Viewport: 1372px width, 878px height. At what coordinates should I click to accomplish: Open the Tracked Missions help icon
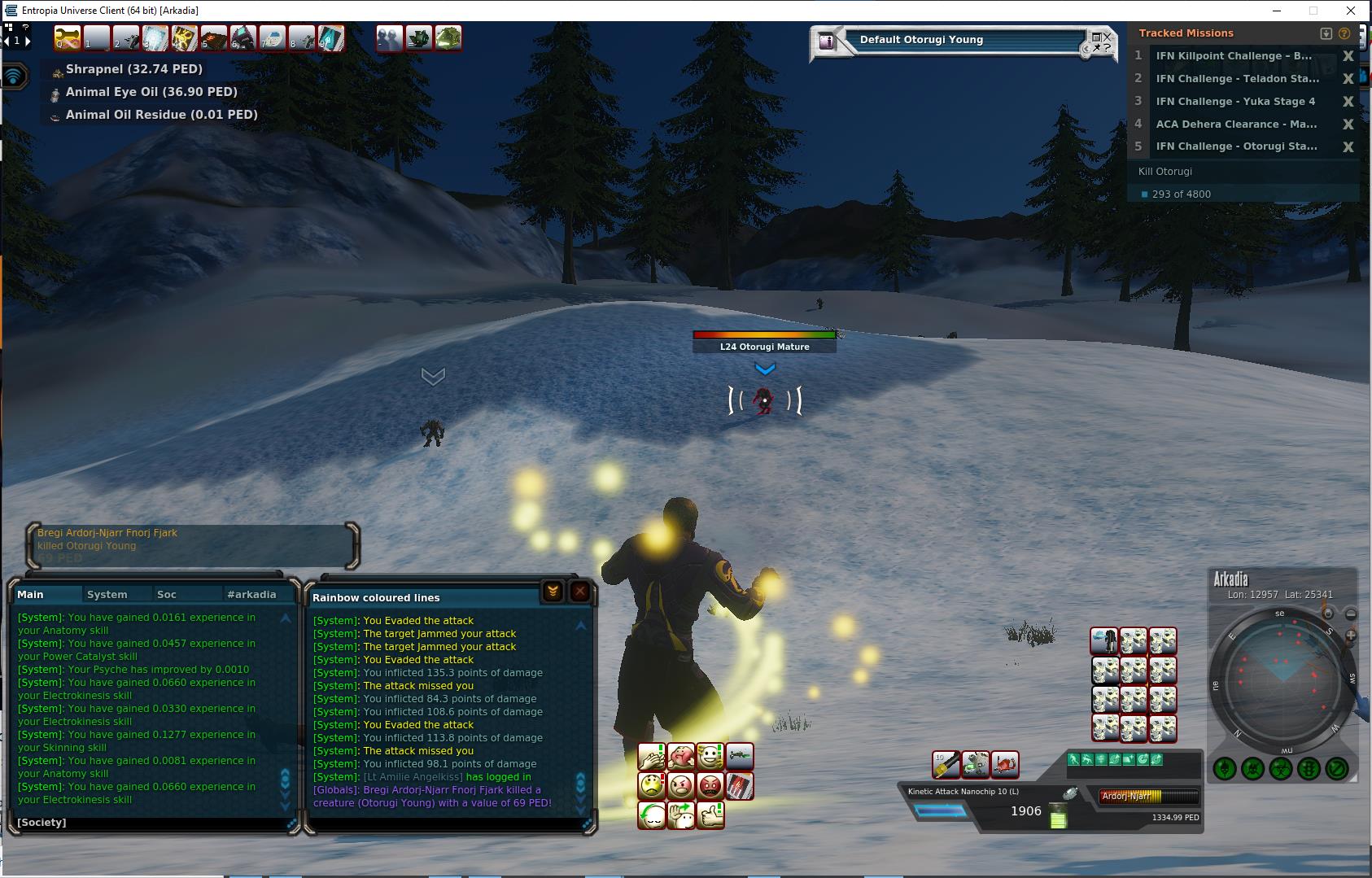tap(1344, 33)
